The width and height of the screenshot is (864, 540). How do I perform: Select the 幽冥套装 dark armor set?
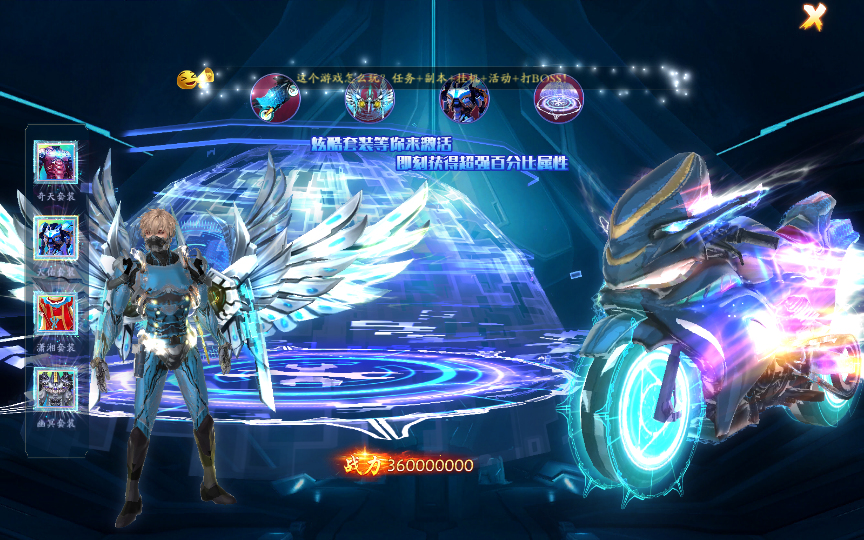pyautogui.click(x=56, y=388)
